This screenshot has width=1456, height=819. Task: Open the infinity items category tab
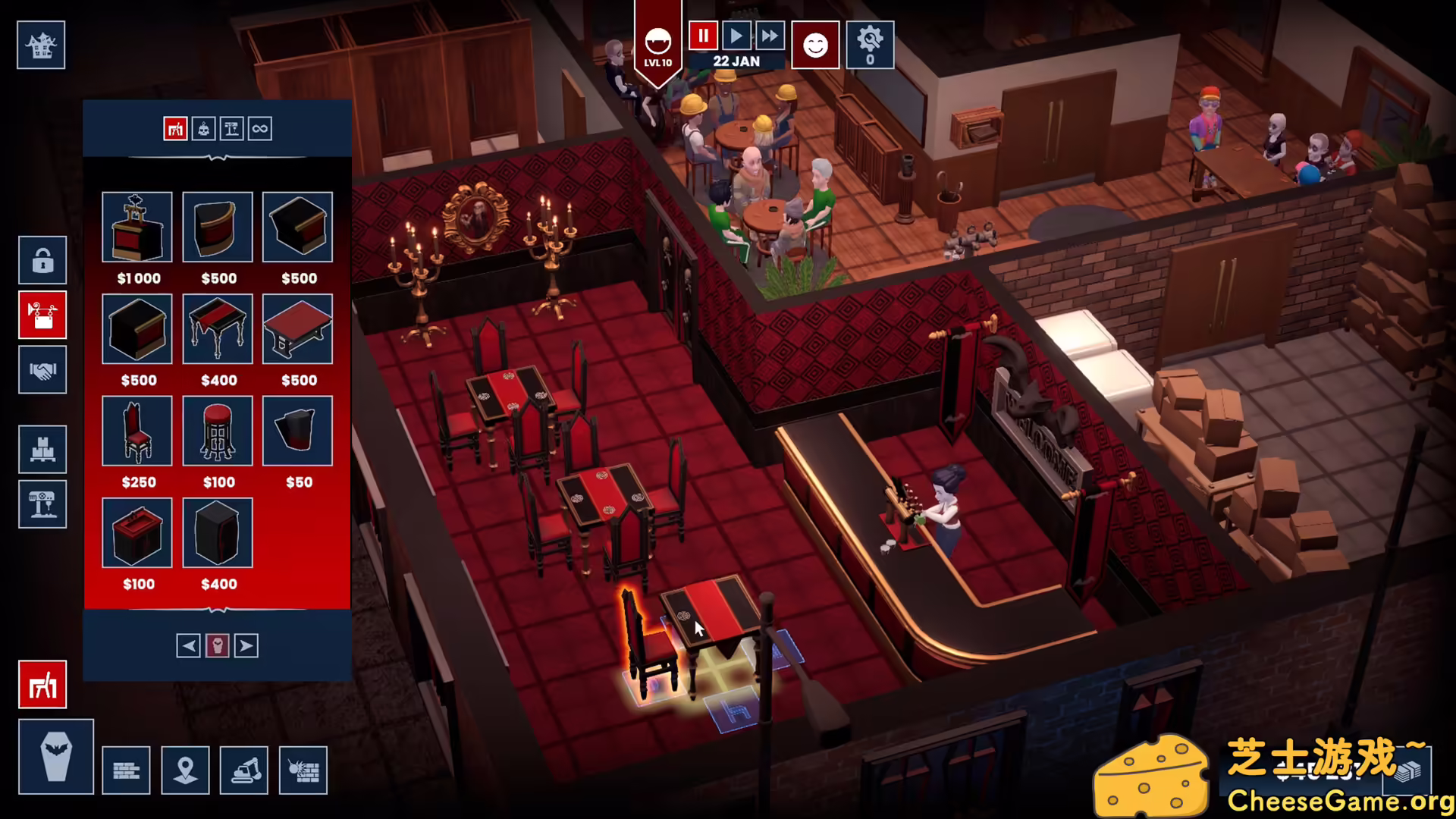click(x=261, y=129)
